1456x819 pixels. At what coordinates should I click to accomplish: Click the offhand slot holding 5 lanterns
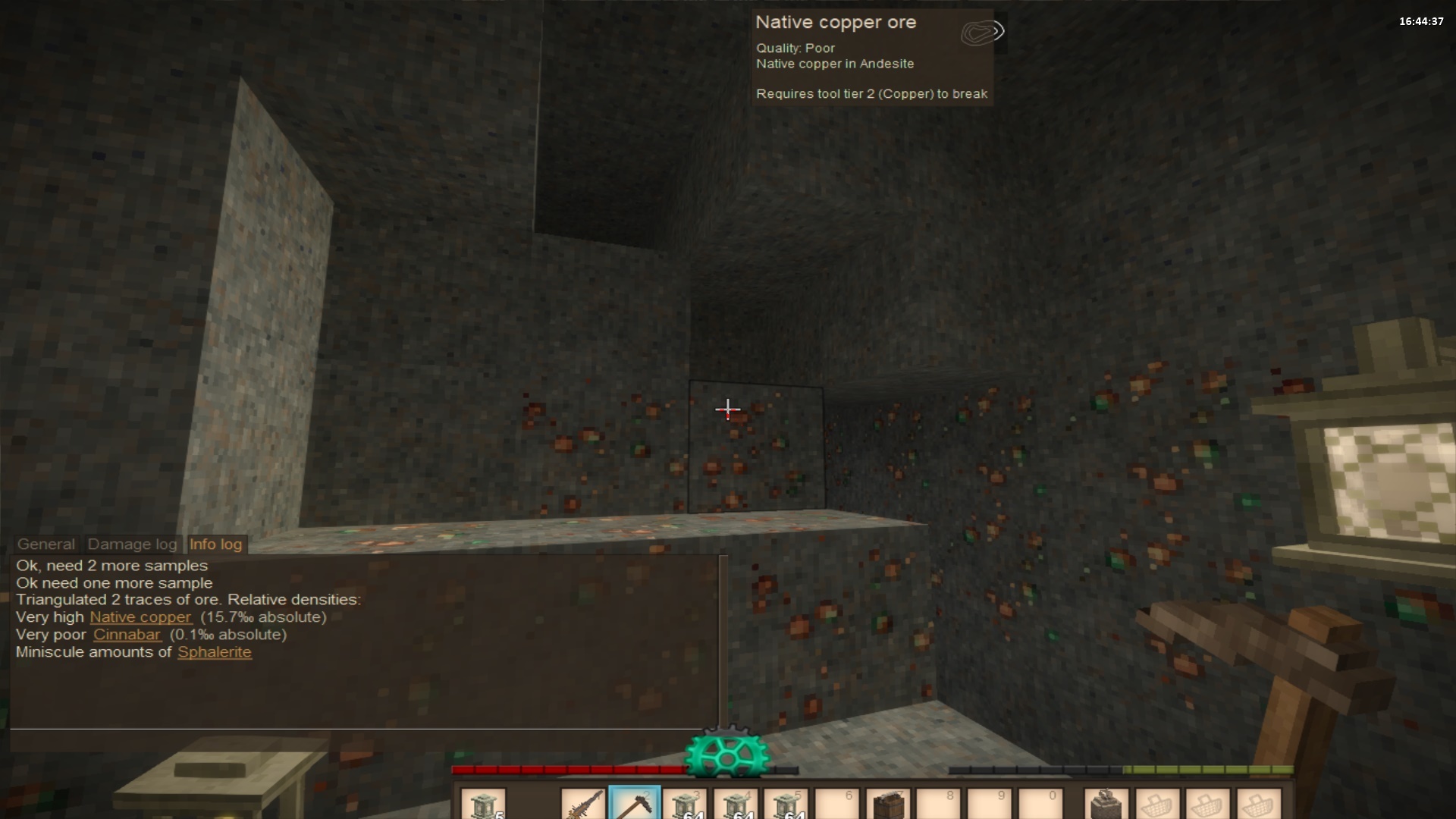[x=483, y=804]
